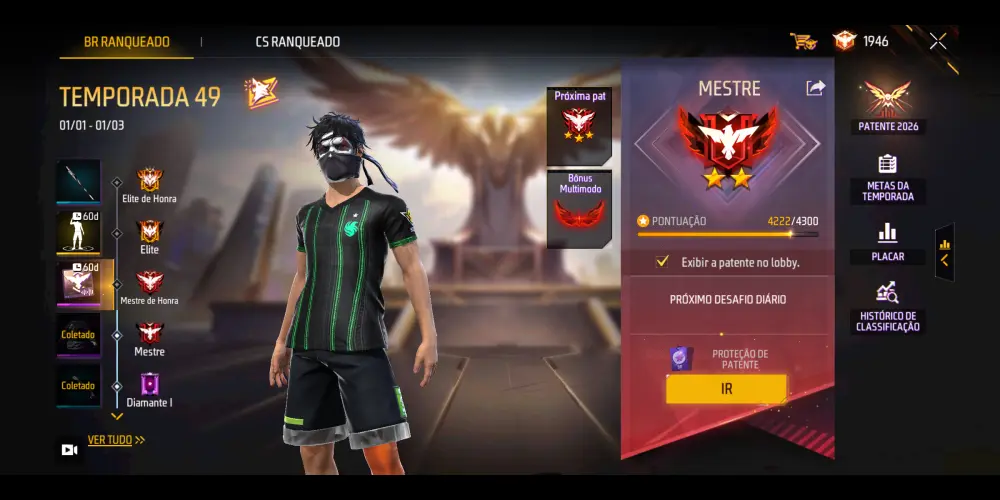Screen dimensions: 1000x500
Task: Expand the side panel arrow tab
Action: (944, 253)
